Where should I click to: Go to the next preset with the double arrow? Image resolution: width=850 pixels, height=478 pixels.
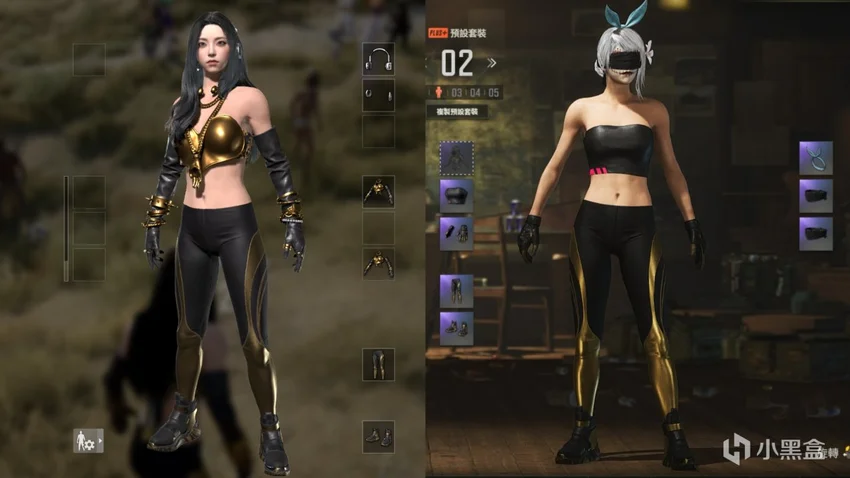pos(491,63)
